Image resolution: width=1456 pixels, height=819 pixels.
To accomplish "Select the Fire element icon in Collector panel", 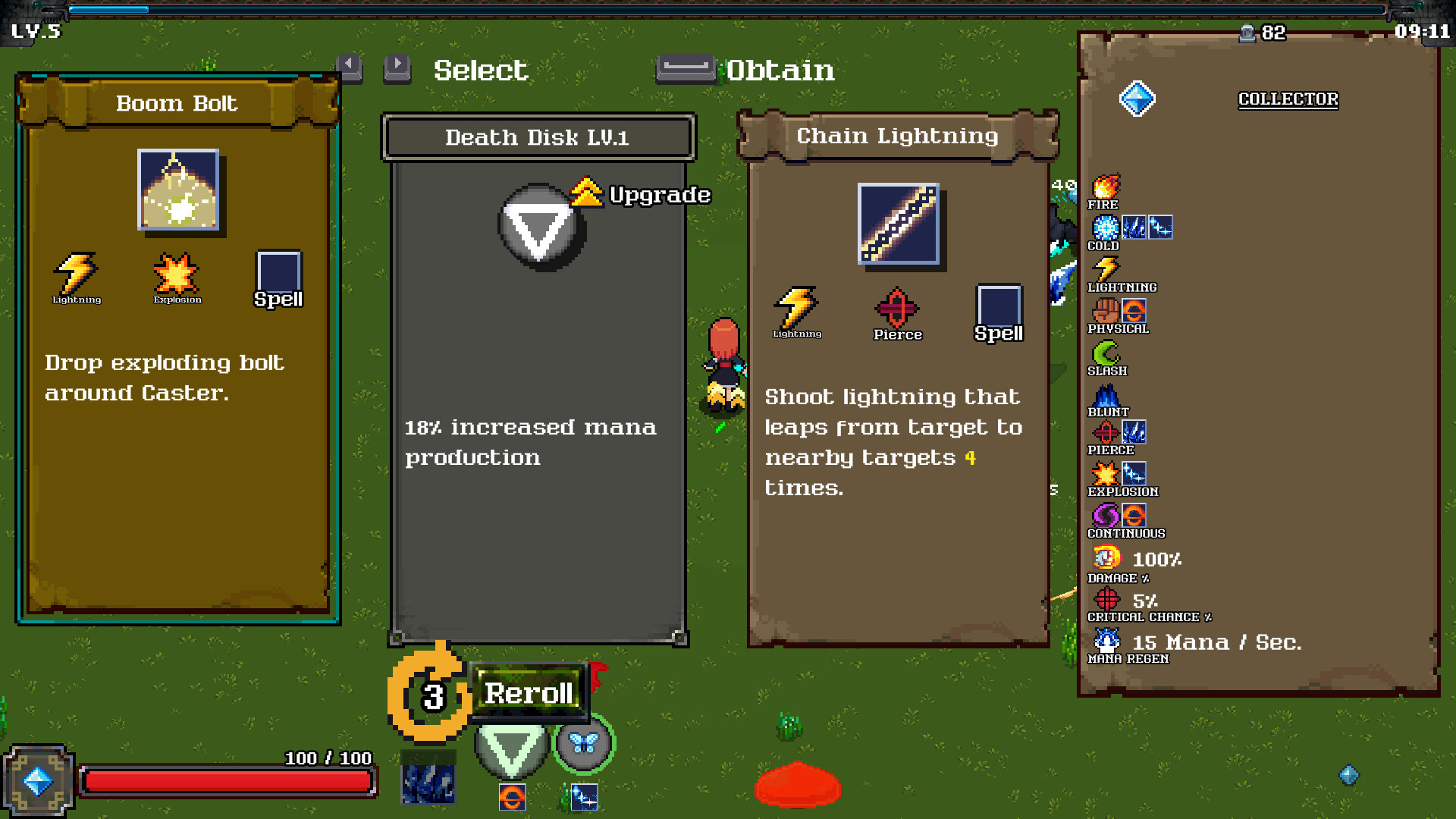I will coord(1106,187).
